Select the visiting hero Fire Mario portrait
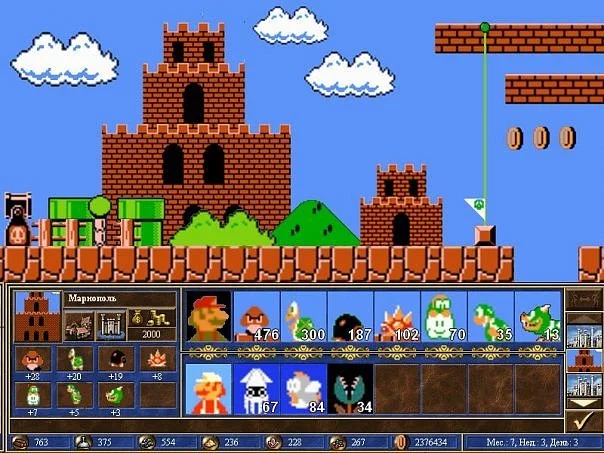Viewport: 604px width, 453px height. pos(208,389)
